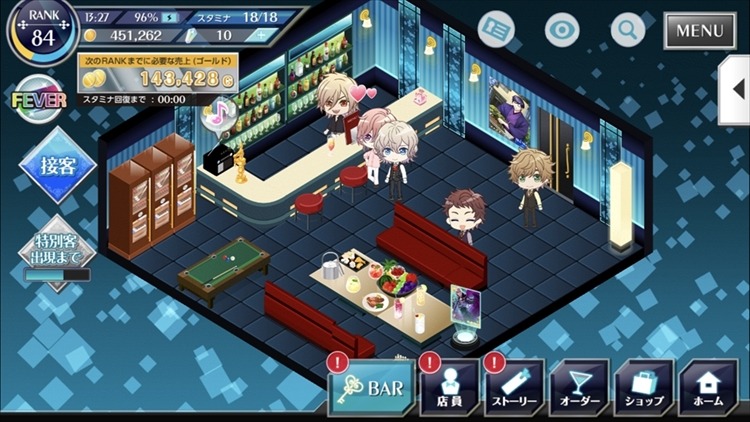Activate the FEVER button
750x422 pixels.
pos(39,100)
